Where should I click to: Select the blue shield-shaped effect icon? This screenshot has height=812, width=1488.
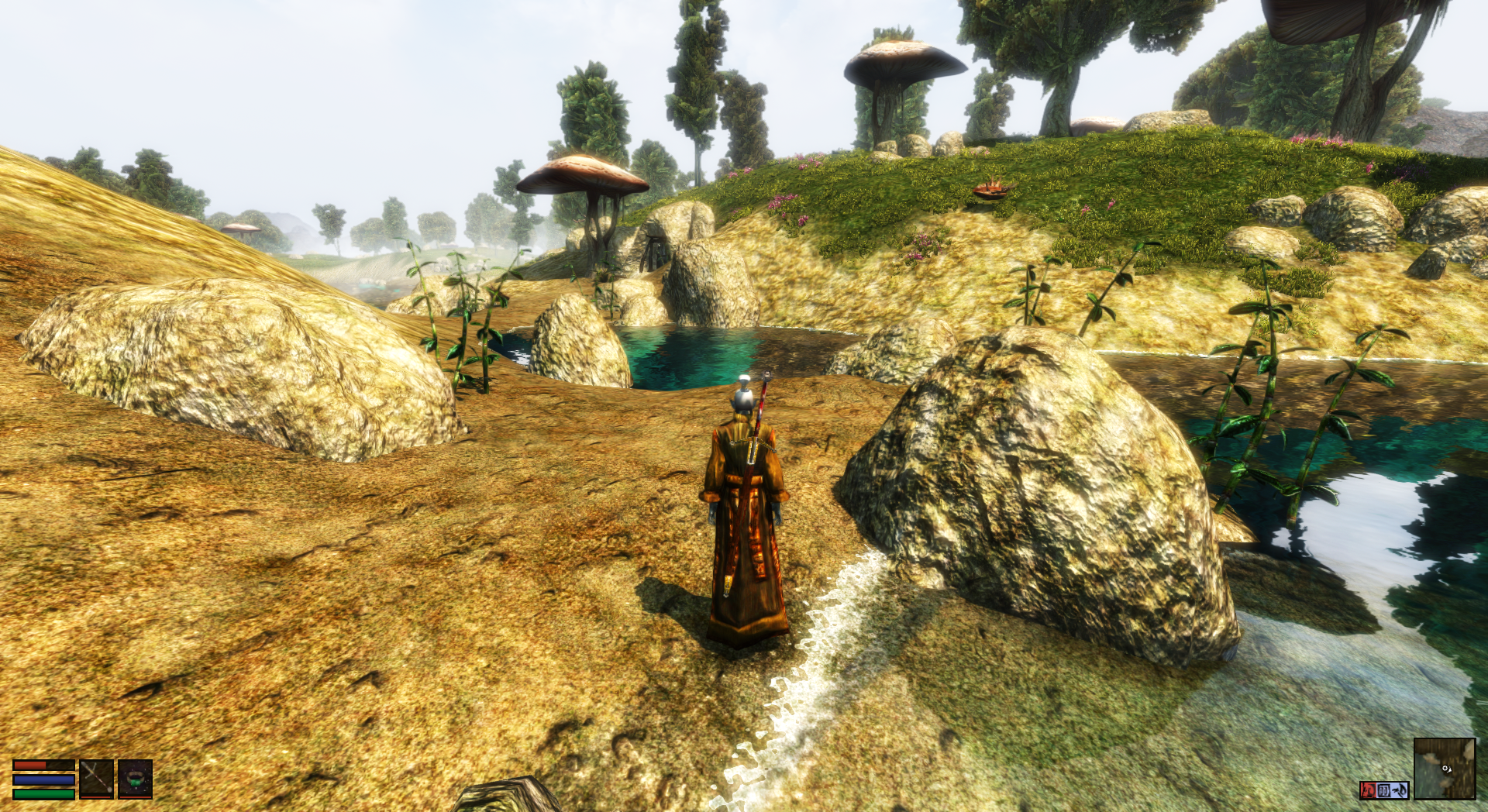pyautogui.click(x=1384, y=790)
